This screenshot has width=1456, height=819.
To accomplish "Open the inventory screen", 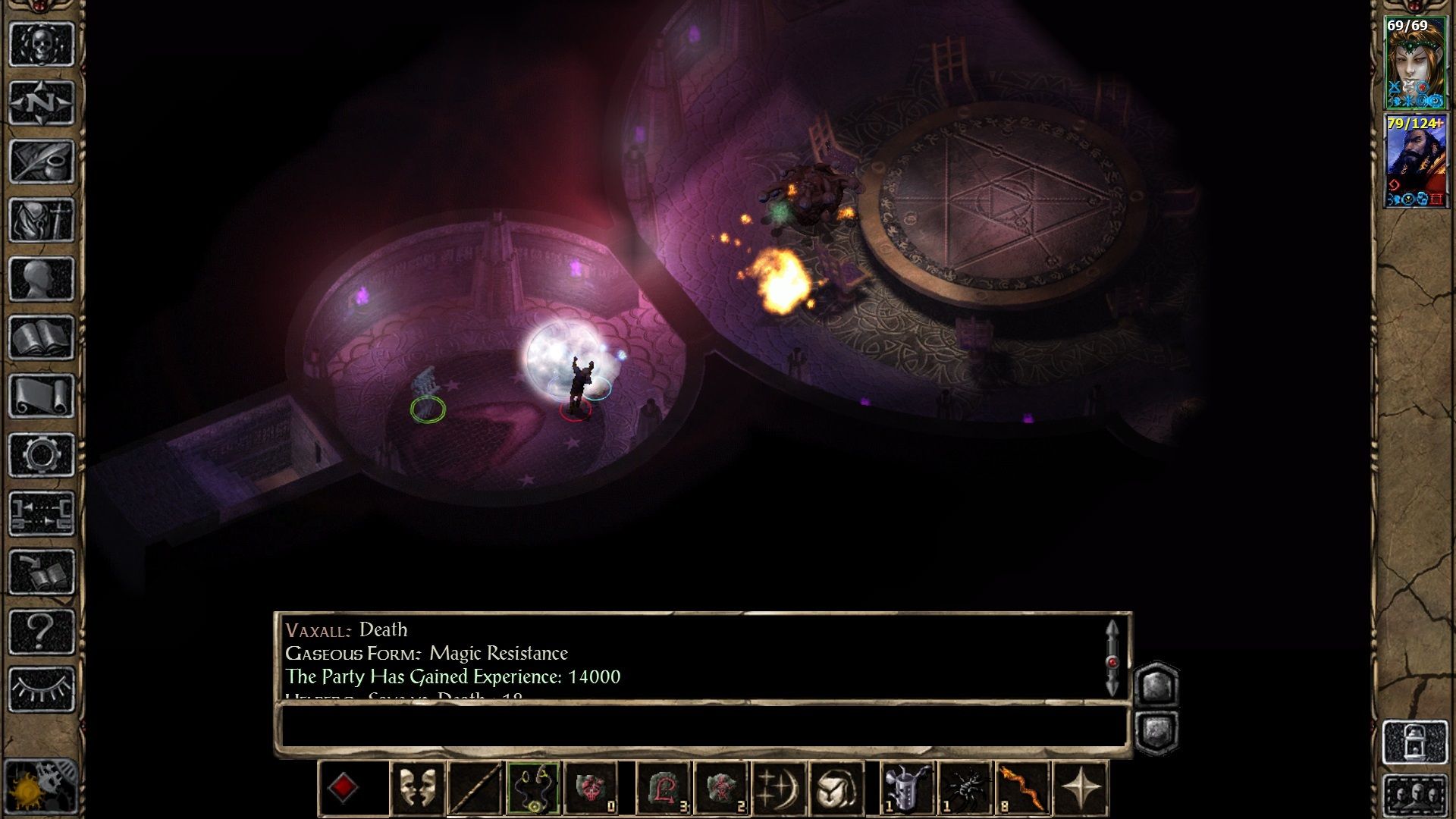I will point(42,220).
